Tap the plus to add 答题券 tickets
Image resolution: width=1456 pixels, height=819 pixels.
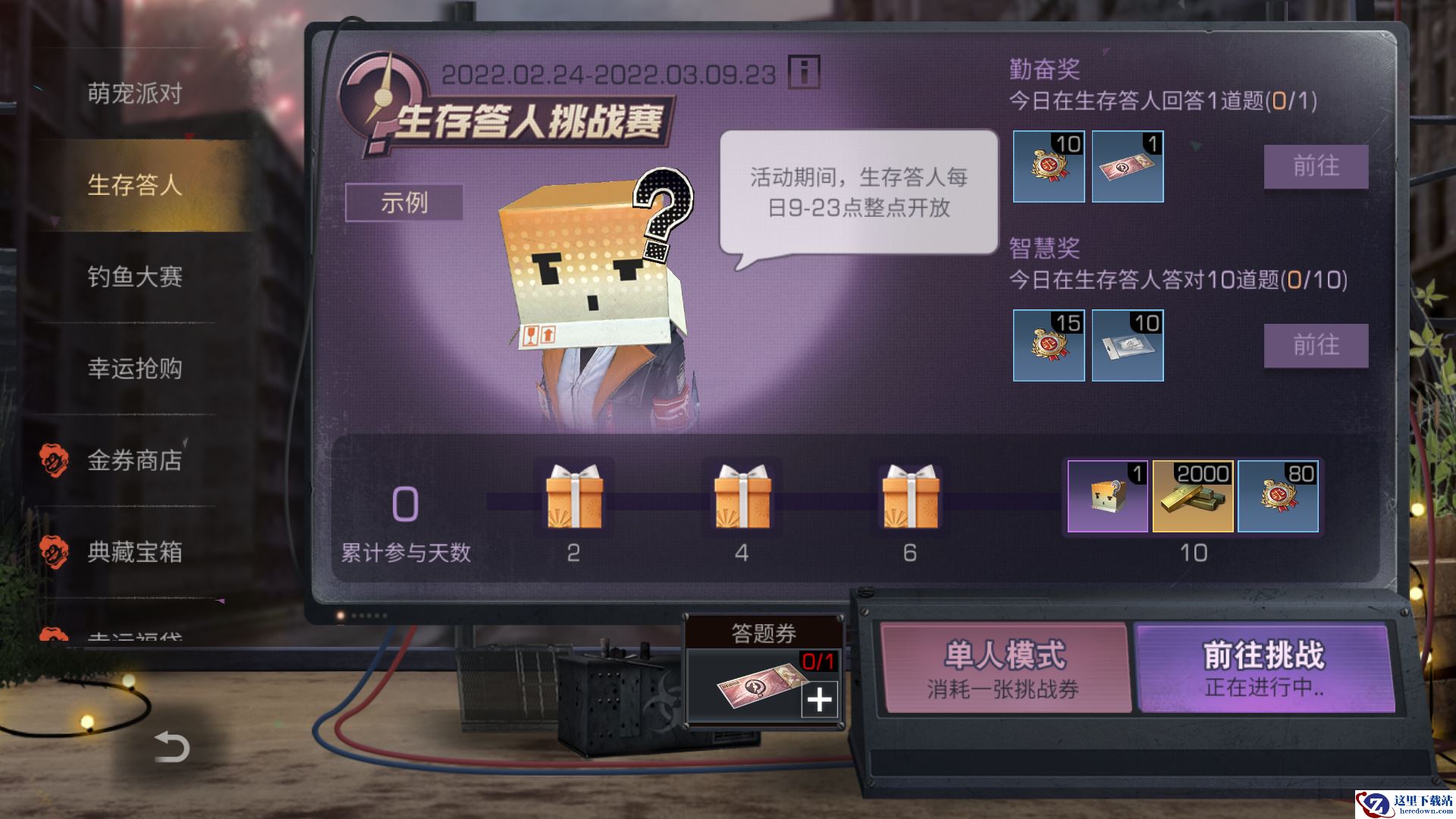(x=821, y=701)
